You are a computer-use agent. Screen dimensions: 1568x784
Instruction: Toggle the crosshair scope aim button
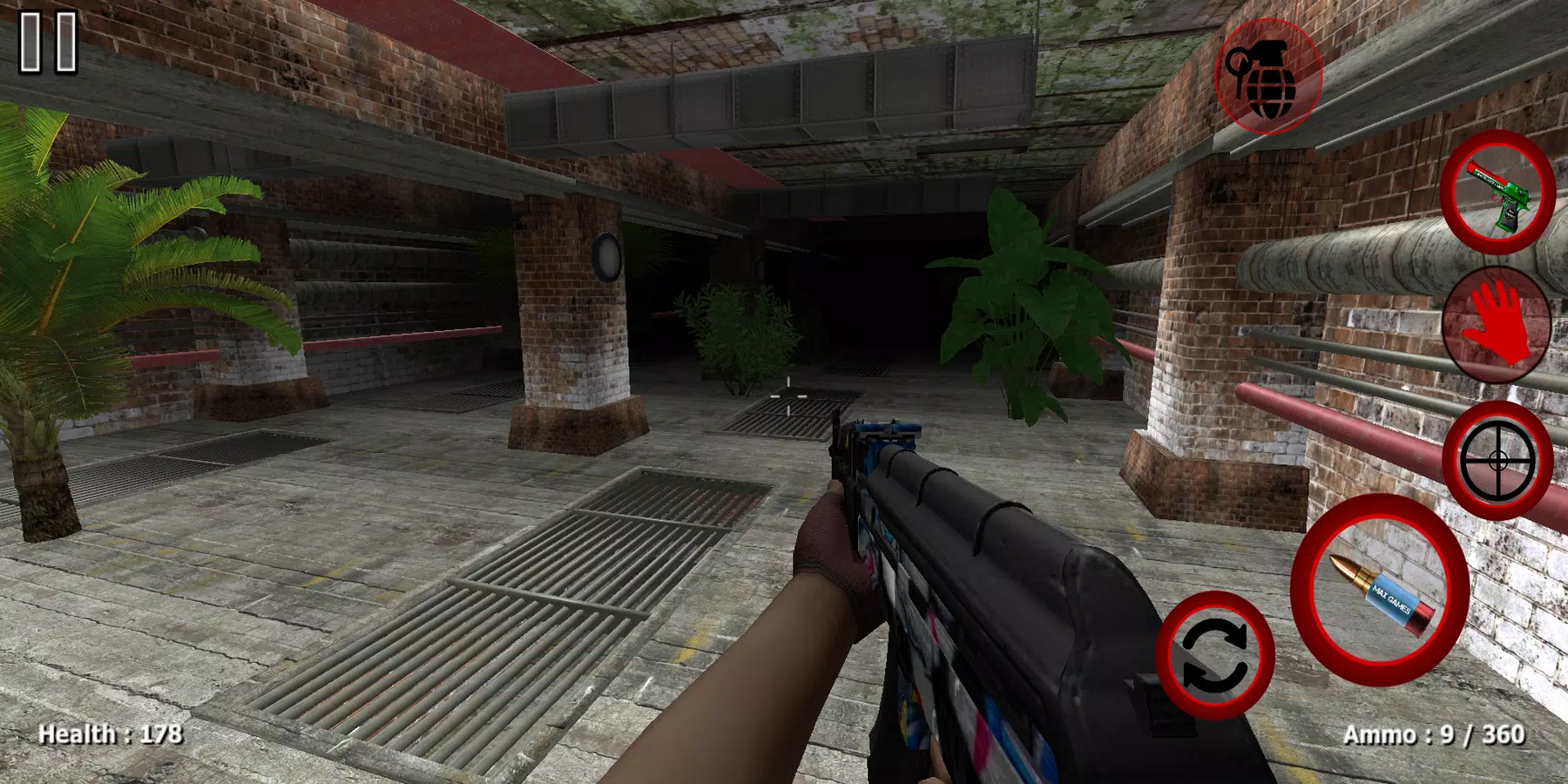click(1497, 461)
